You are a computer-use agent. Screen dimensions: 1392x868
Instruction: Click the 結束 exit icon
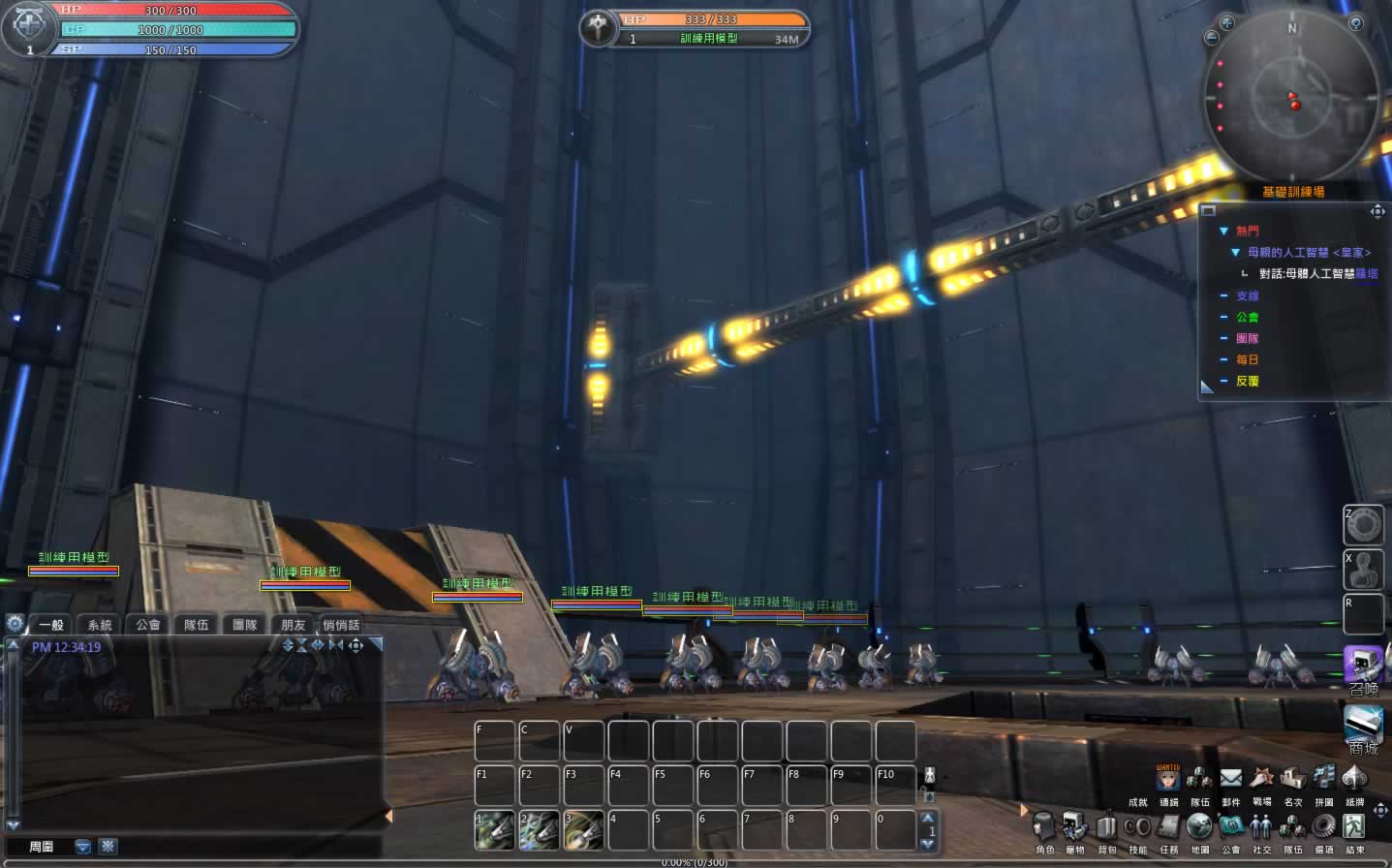(1354, 826)
